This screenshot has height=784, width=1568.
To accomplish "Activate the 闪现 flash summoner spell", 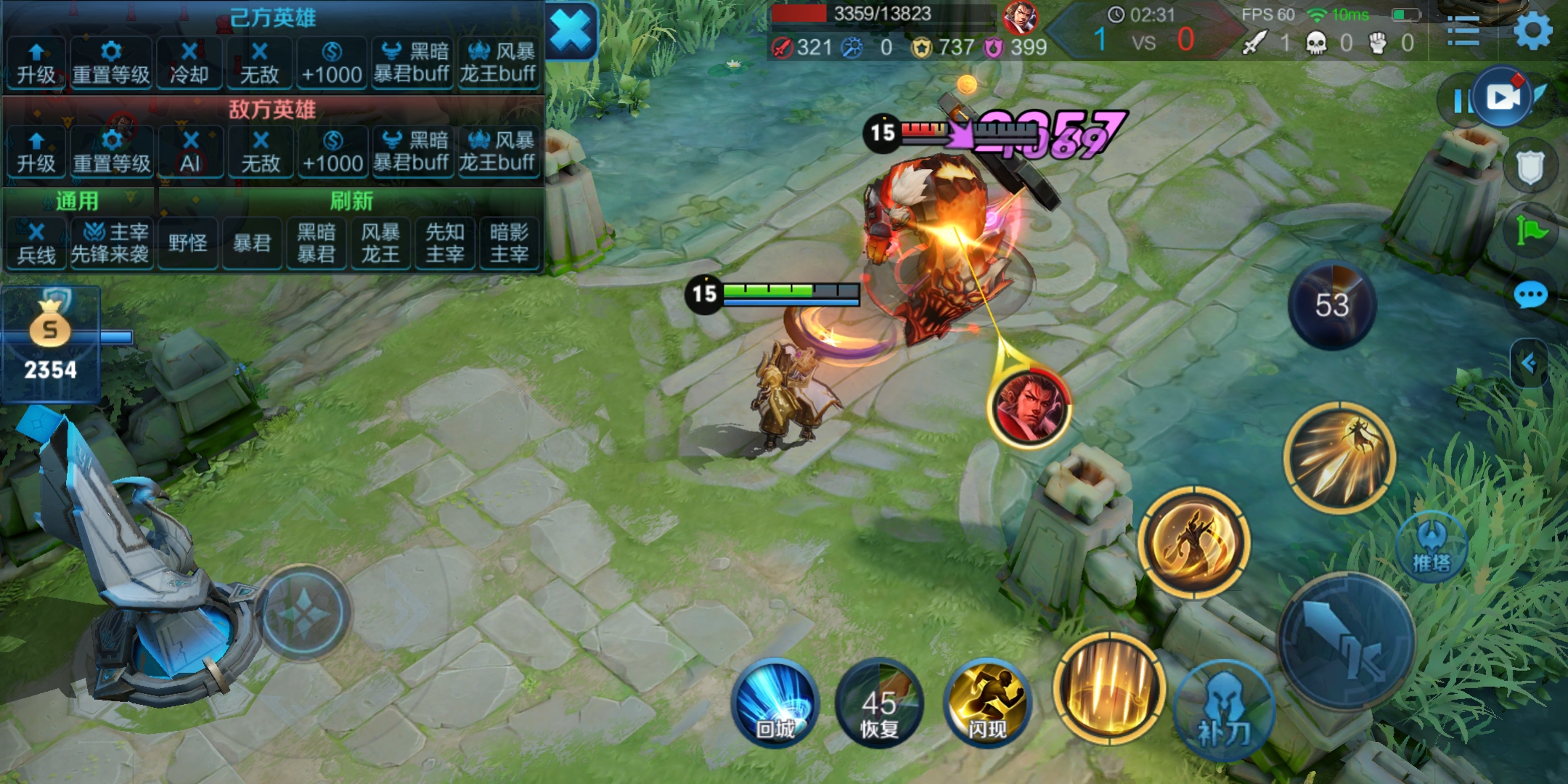I will point(987,703).
